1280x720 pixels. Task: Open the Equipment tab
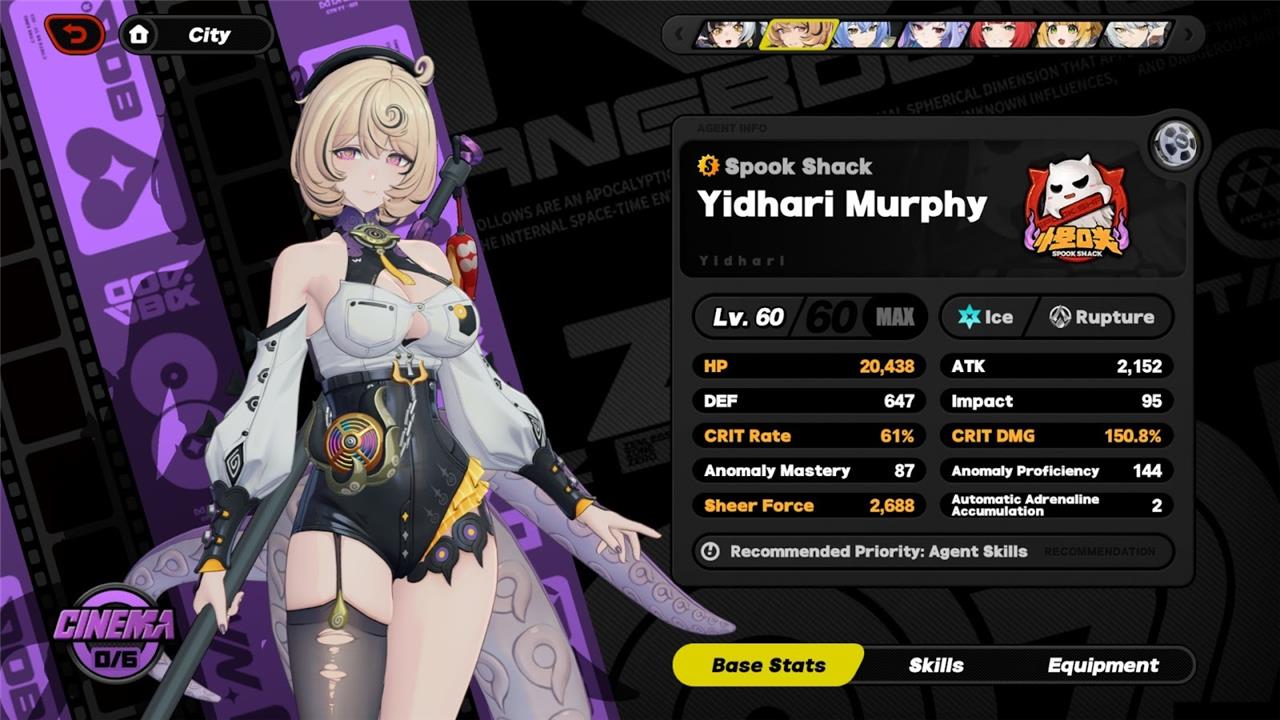pos(1103,665)
